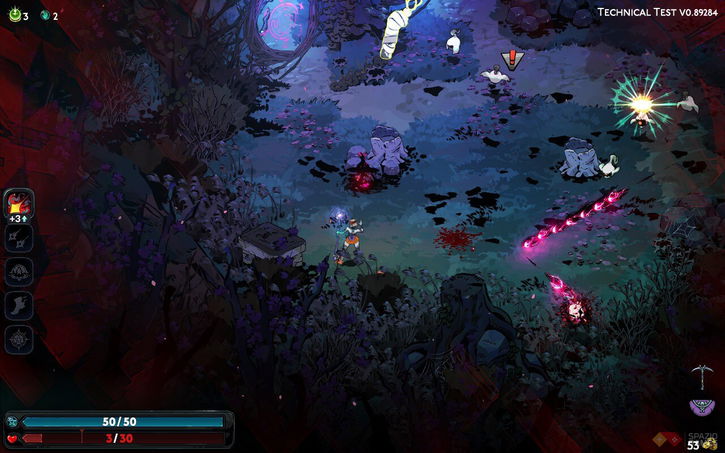Choose the winged foot sprint slot
This screenshot has width=725, height=453.
point(19,306)
